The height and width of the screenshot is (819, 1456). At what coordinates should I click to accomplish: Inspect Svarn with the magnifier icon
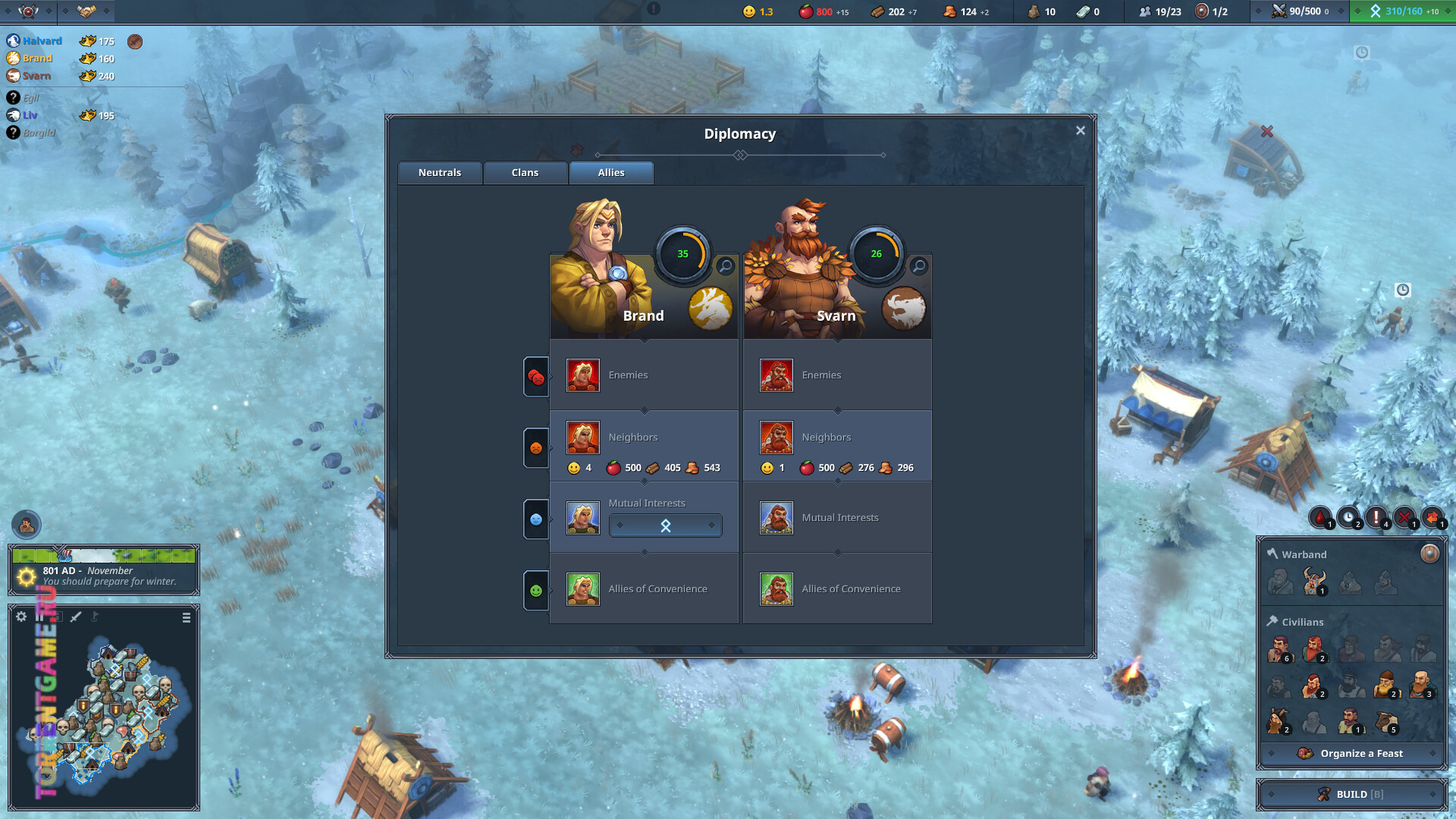(x=919, y=266)
